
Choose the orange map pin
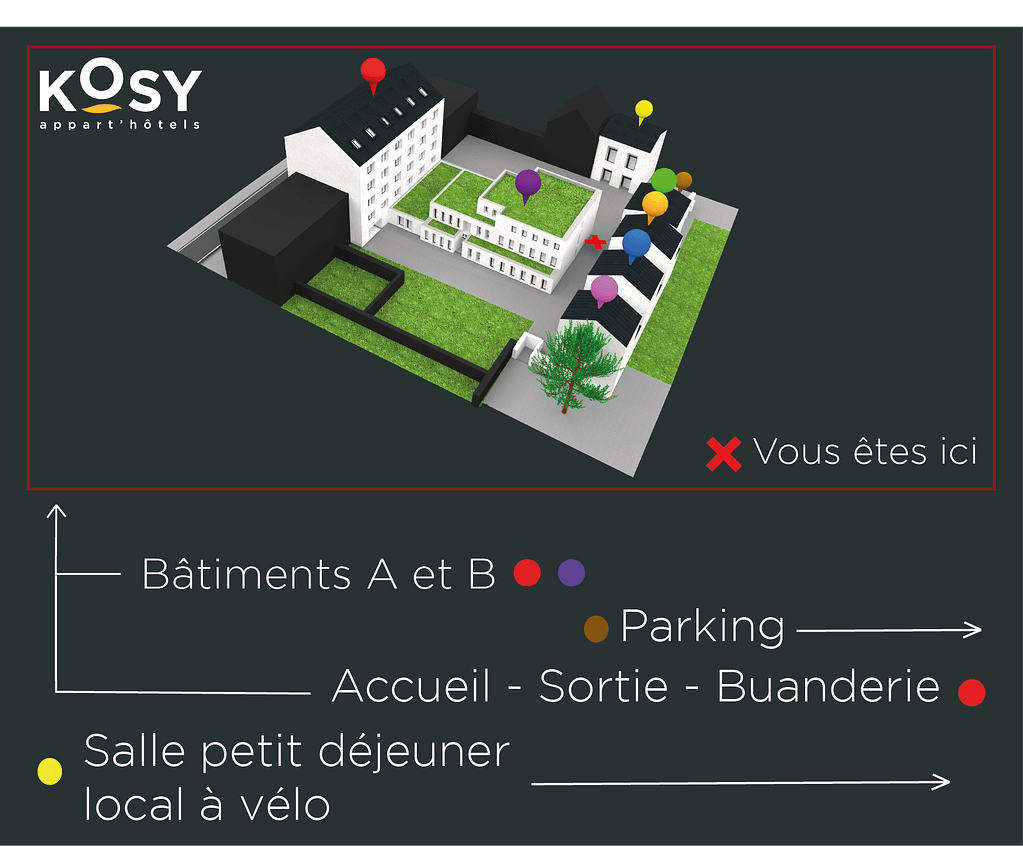(655, 204)
